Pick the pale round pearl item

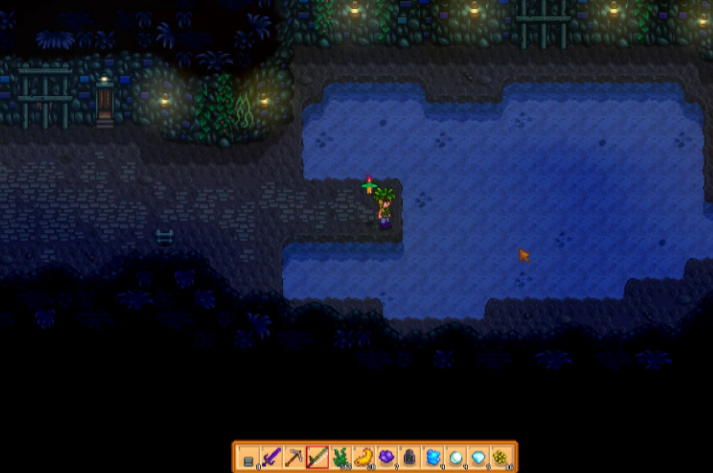point(456,458)
